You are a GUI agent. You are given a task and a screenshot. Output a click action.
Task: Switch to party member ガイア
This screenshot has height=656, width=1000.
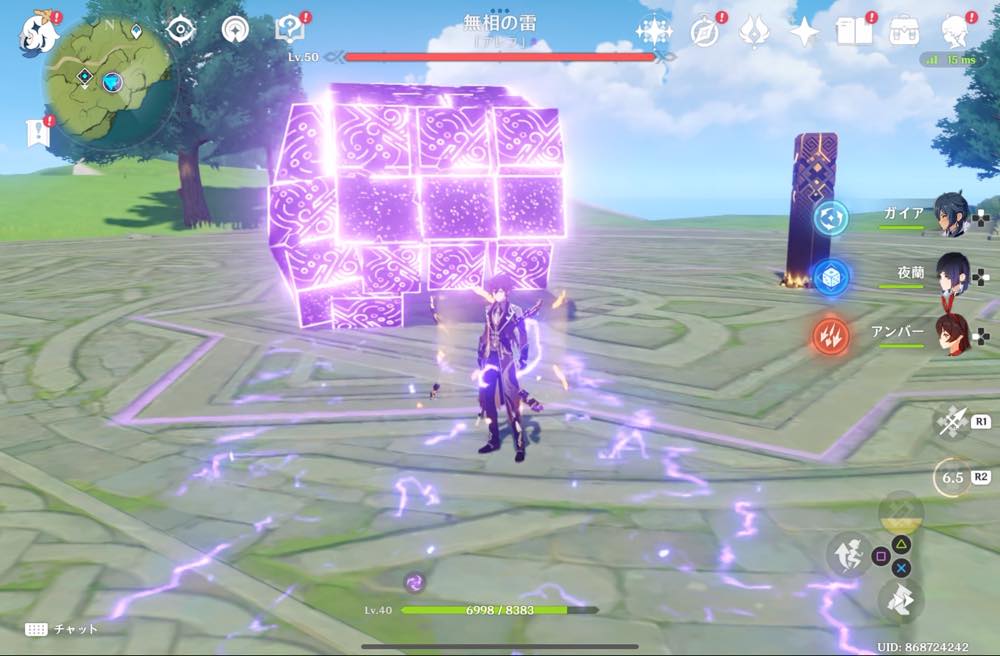950,215
